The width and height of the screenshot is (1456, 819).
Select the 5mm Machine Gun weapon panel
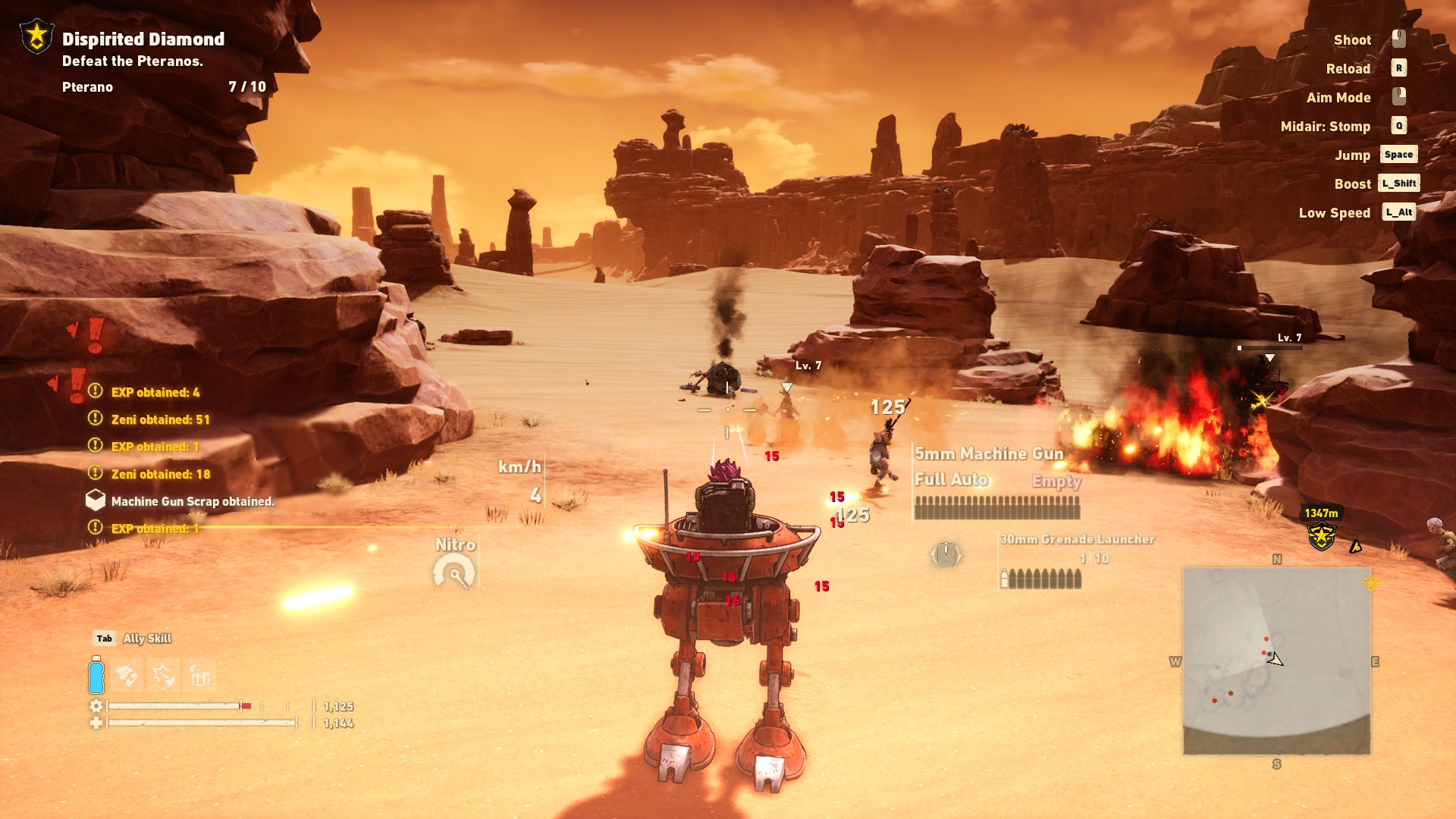pos(996,482)
